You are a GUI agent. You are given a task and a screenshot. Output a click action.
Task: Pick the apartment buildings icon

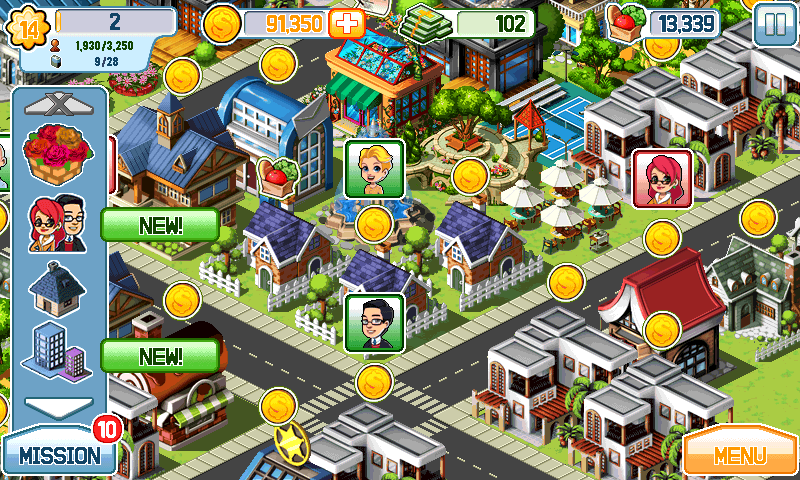coord(57,350)
